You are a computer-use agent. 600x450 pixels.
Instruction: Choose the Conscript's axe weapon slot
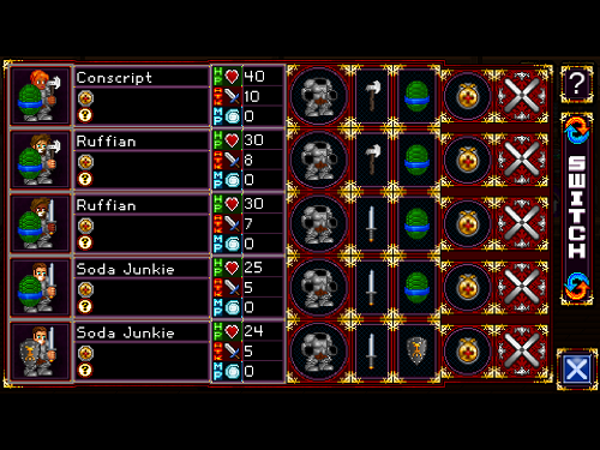[x=370, y=96]
